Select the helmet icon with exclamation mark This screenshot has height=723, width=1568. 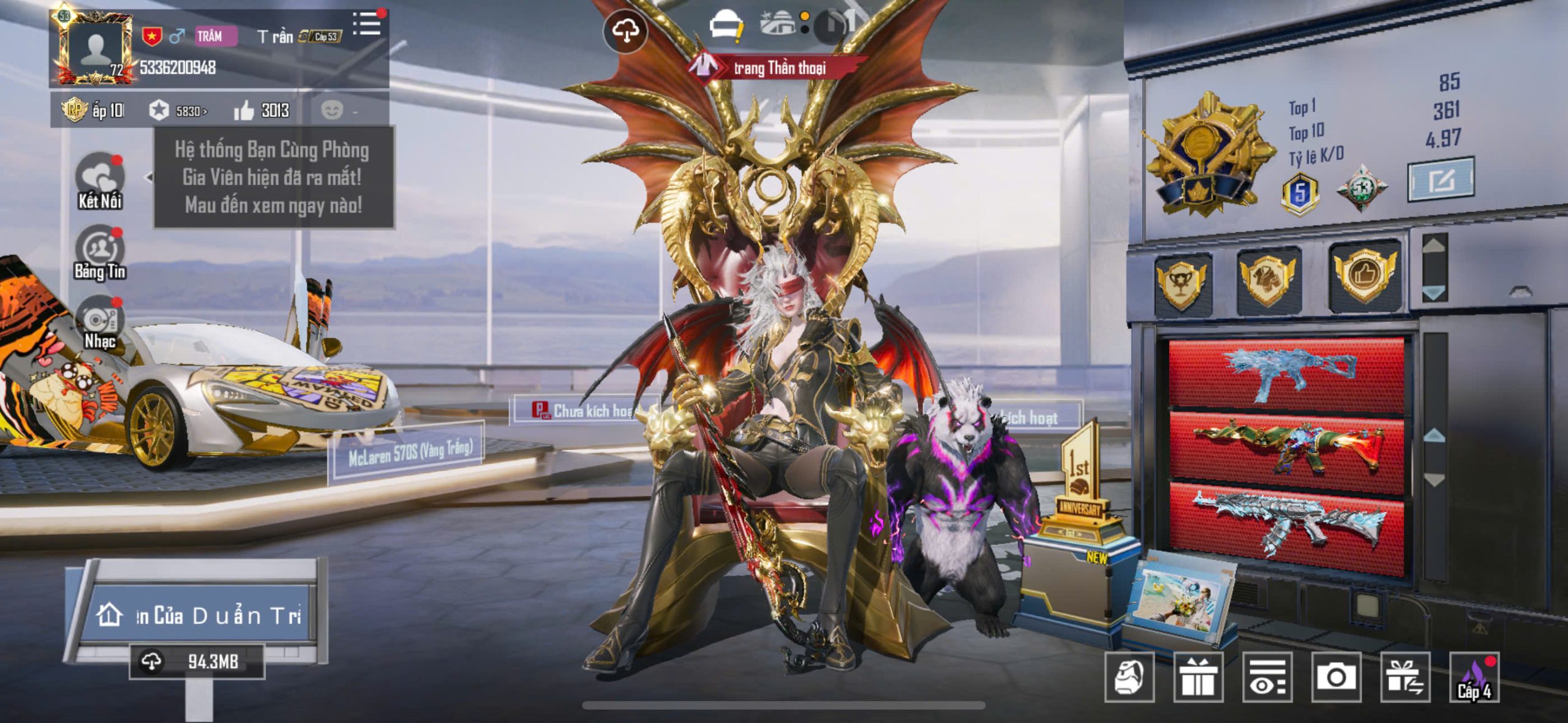click(726, 28)
